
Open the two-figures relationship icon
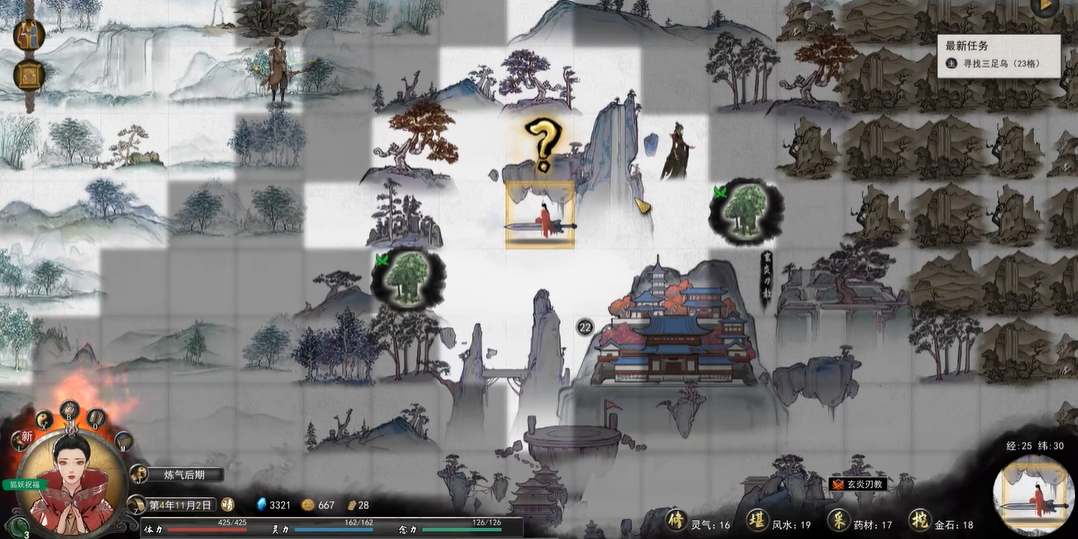29,35
